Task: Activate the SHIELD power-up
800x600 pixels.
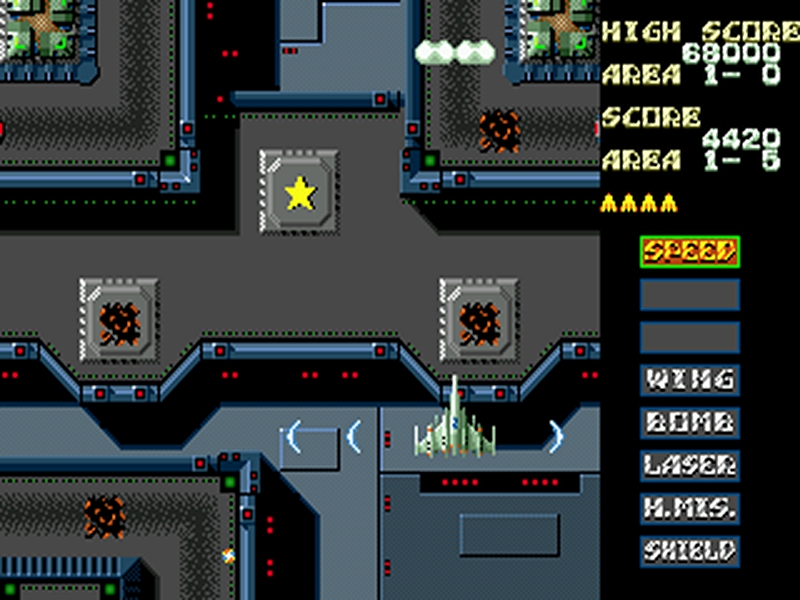Action: (x=690, y=550)
